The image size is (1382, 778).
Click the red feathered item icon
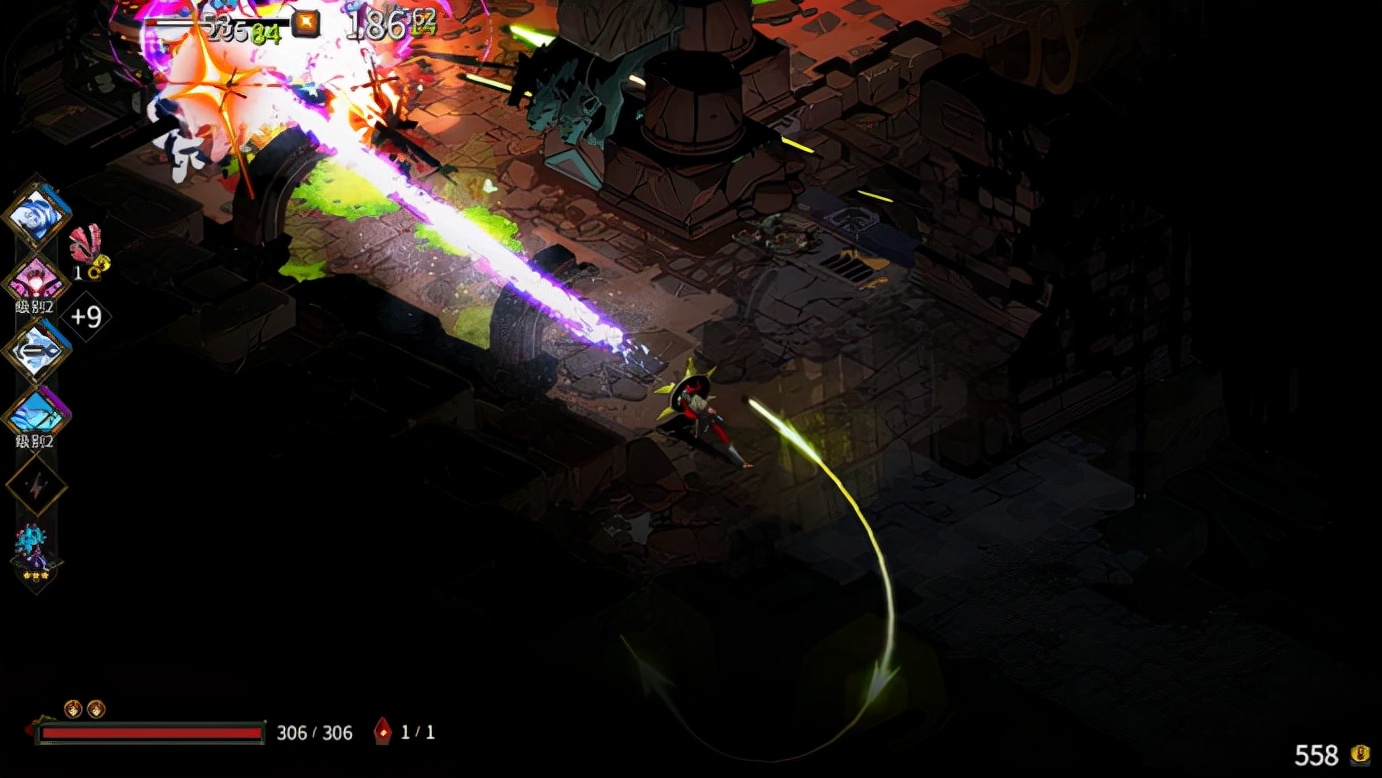click(86, 245)
